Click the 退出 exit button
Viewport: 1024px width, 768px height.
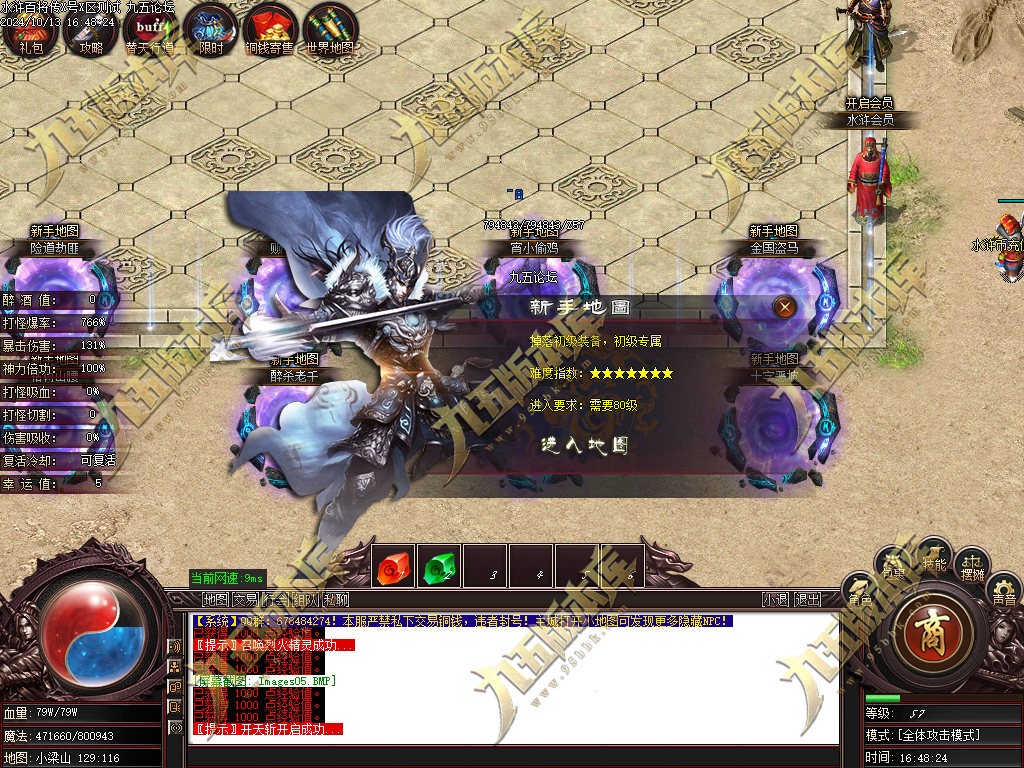tap(808, 600)
